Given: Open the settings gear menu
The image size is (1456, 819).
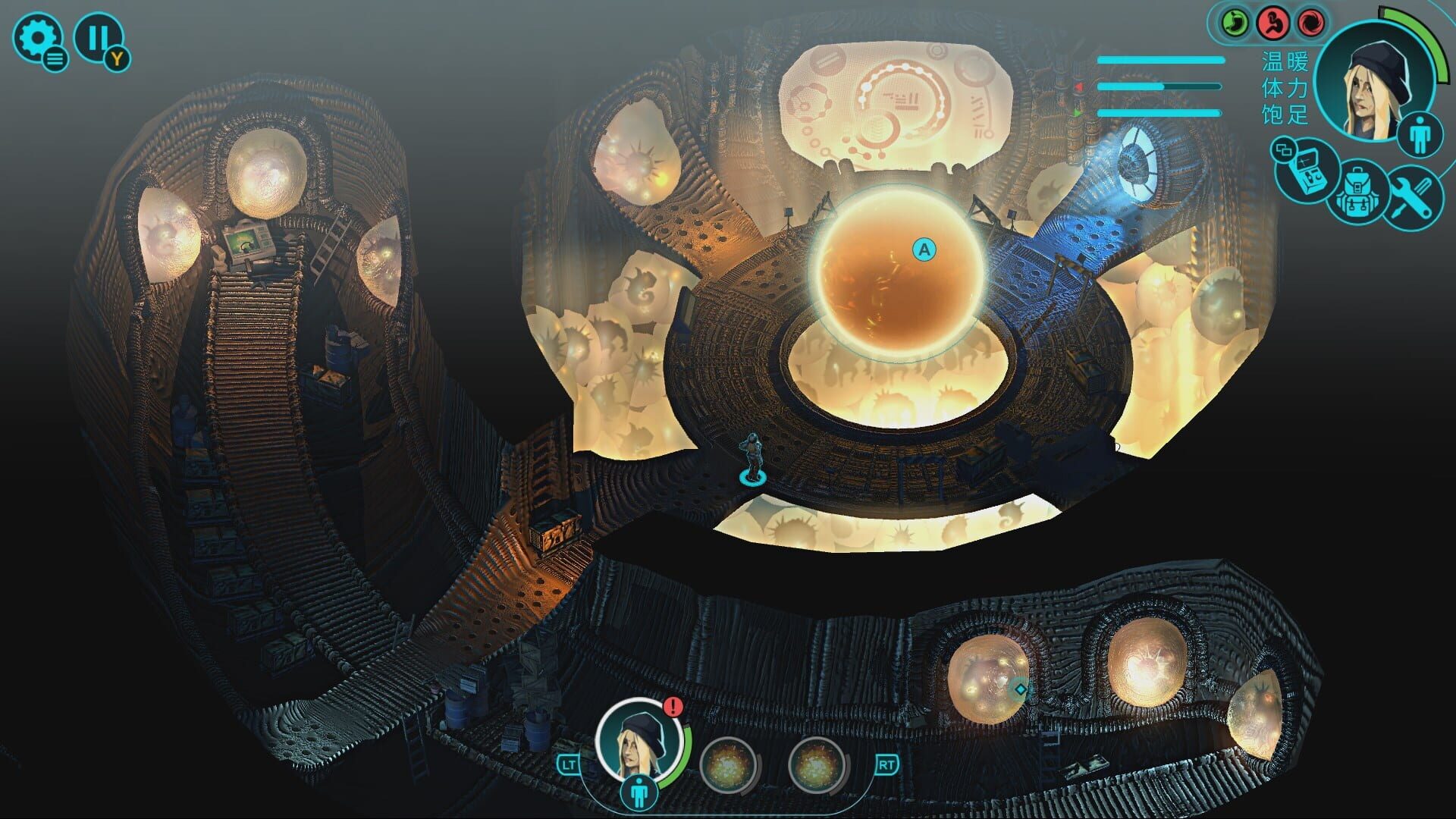Looking at the screenshot, I should [x=39, y=36].
